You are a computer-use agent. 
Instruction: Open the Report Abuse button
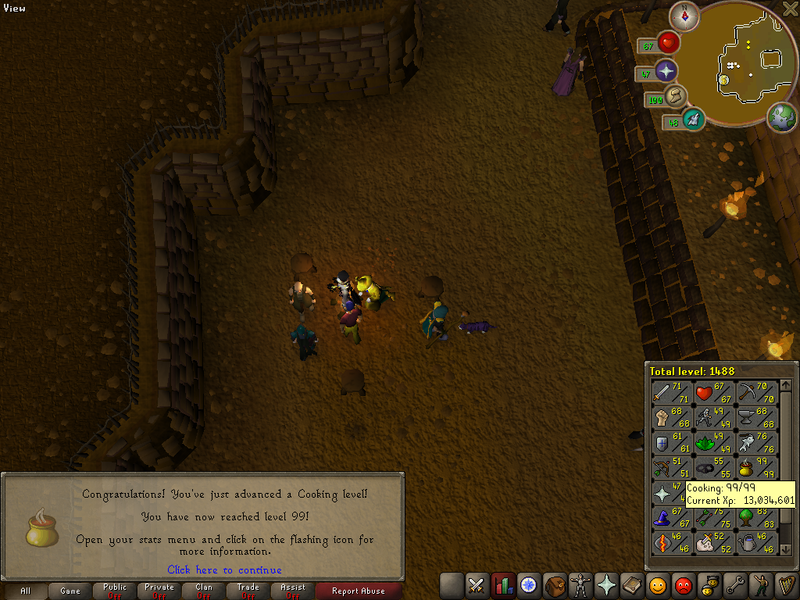pos(357,591)
